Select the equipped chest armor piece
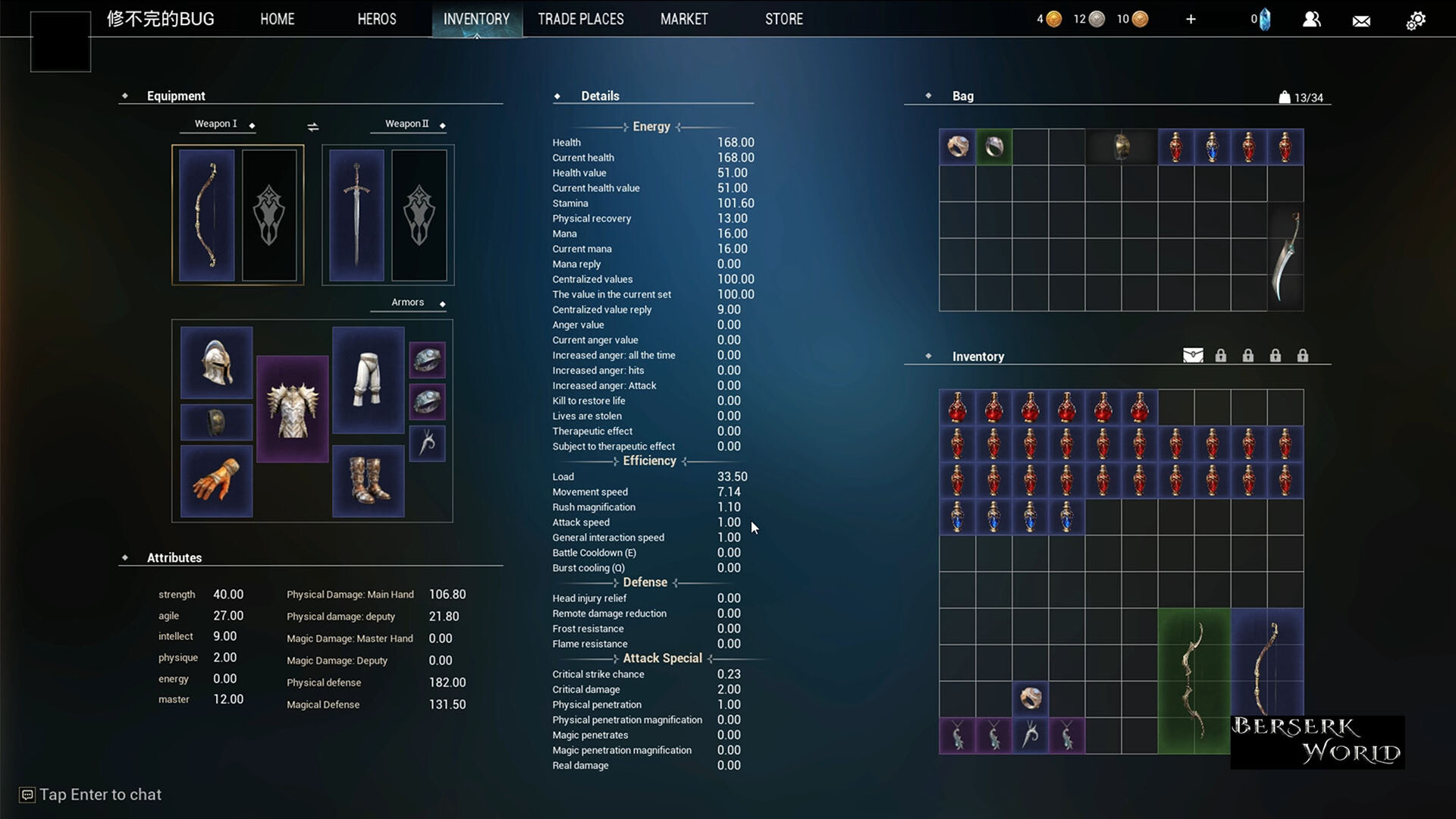This screenshot has height=819, width=1456. point(292,409)
